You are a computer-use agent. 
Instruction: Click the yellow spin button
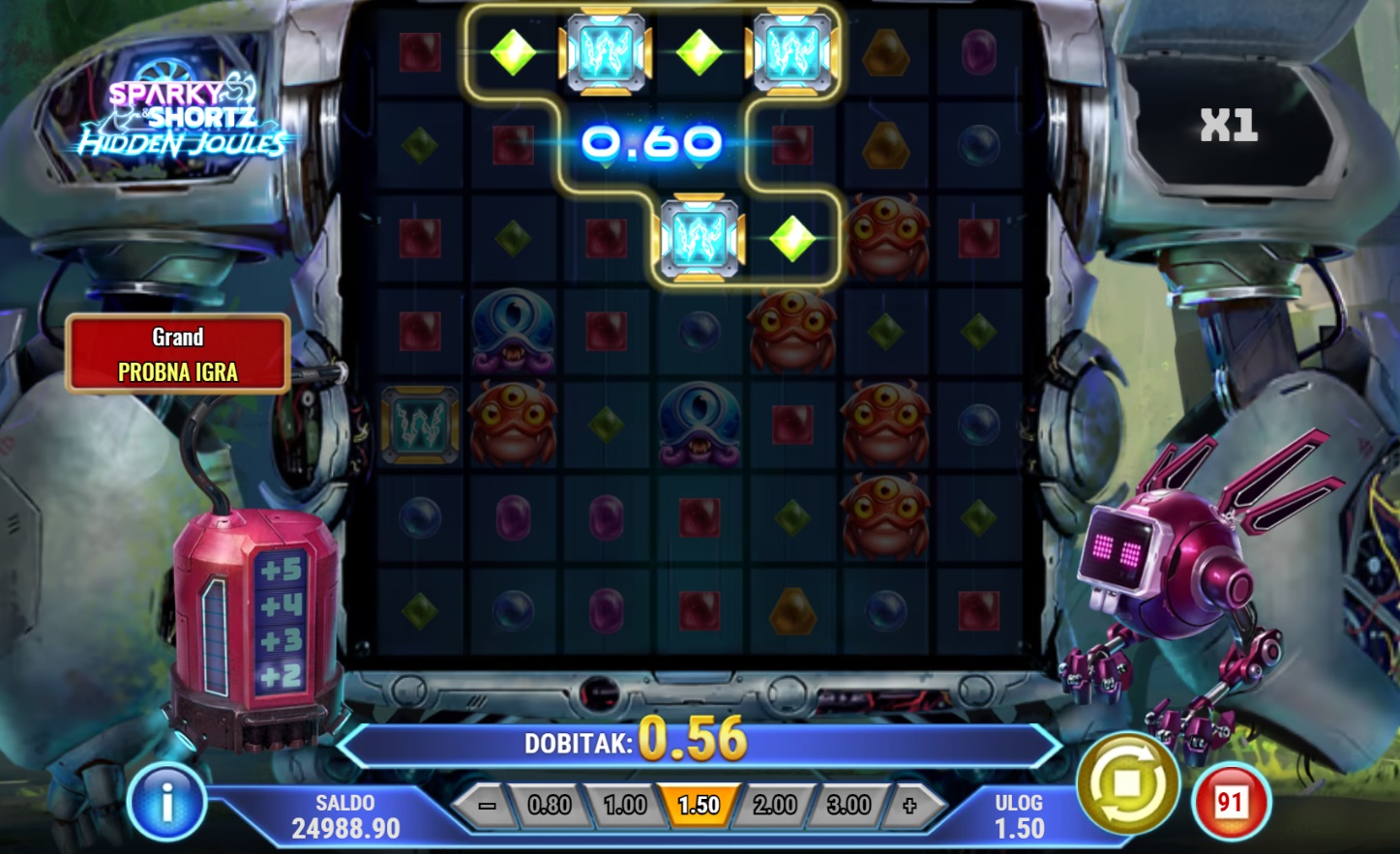pos(1128,785)
